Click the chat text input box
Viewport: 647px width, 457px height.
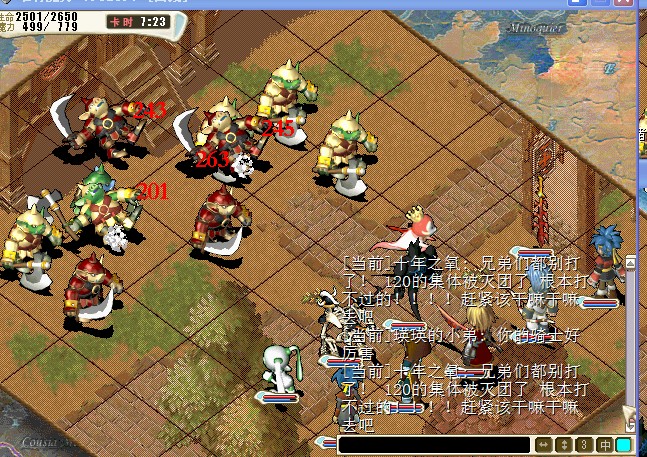coord(434,445)
